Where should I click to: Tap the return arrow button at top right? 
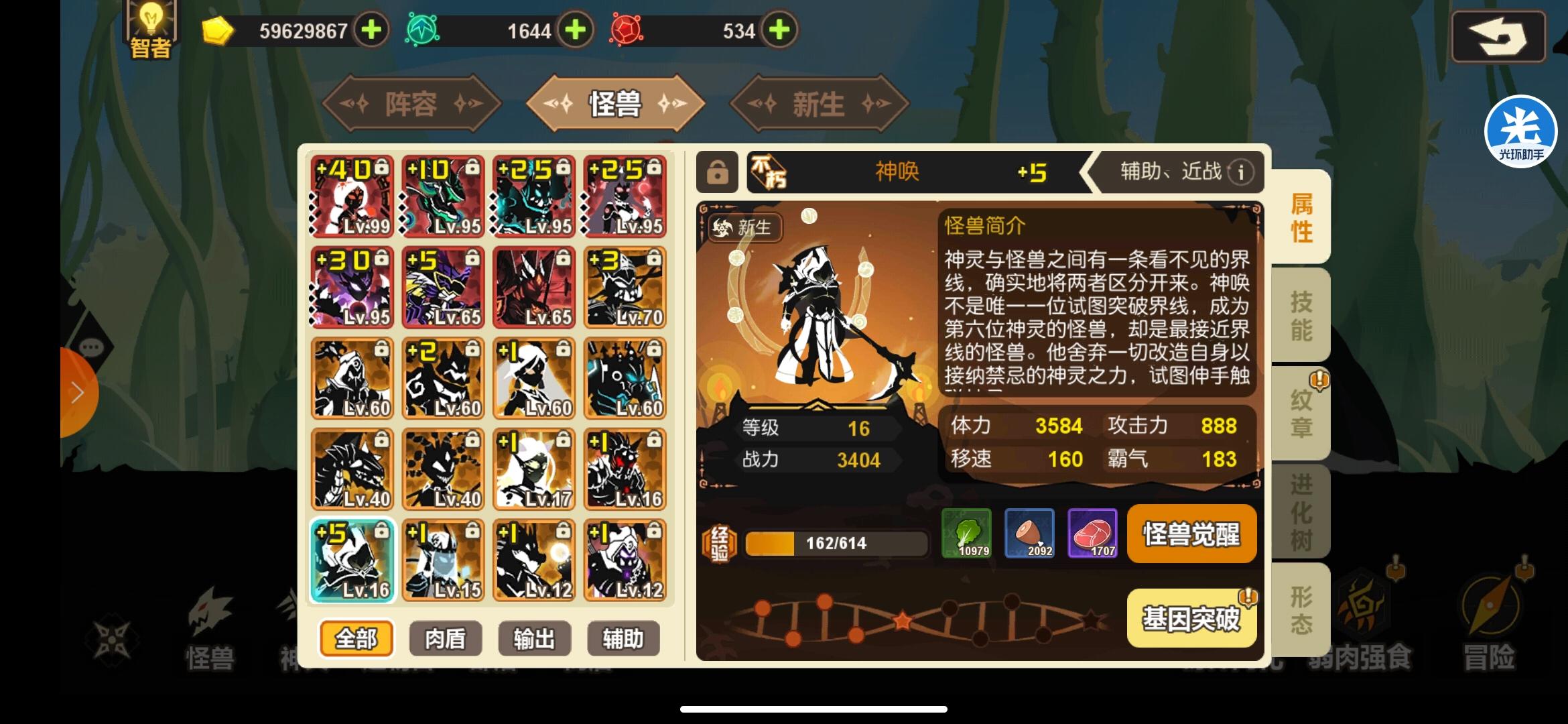click(x=1499, y=37)
